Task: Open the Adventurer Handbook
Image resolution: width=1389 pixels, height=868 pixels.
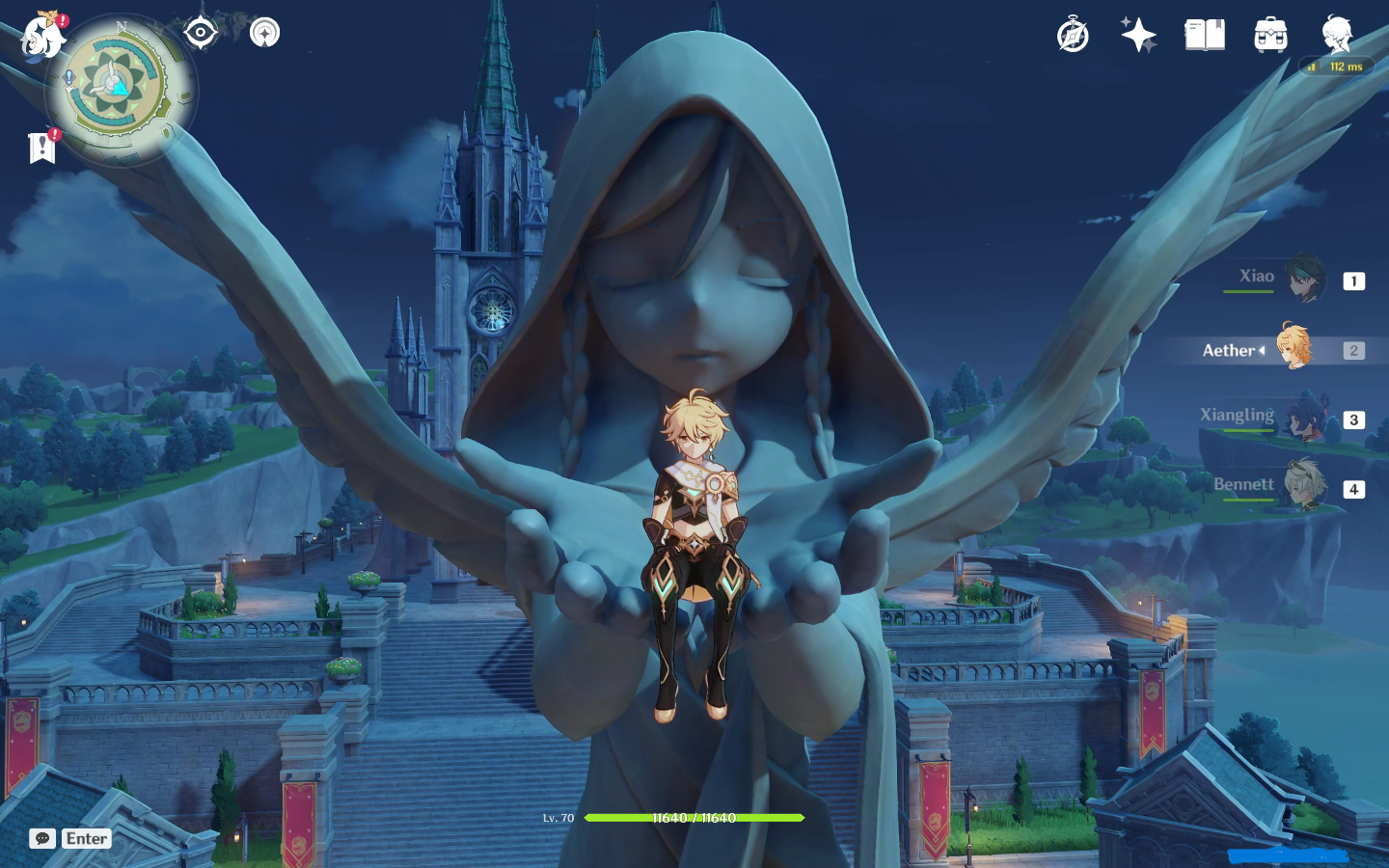Action: click(x=1073, y=35)
